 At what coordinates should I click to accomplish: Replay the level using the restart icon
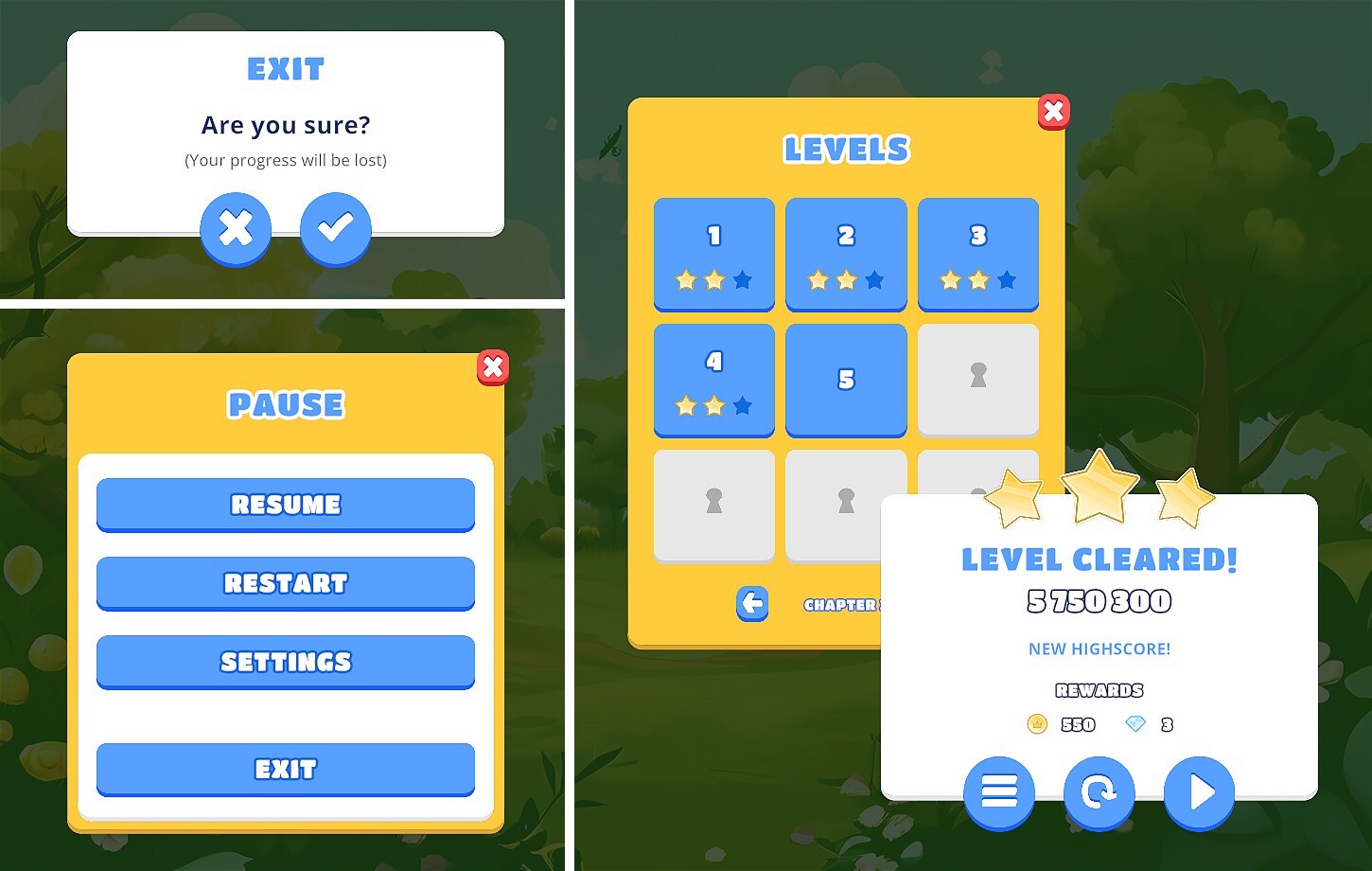[1099, 793]
